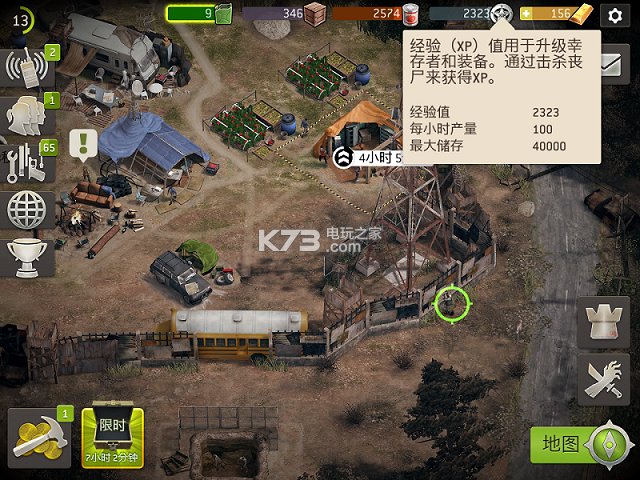This screenshot has width=640, height=480.
Task: Open the globe world menu
Action: click(x=28, y=209)
